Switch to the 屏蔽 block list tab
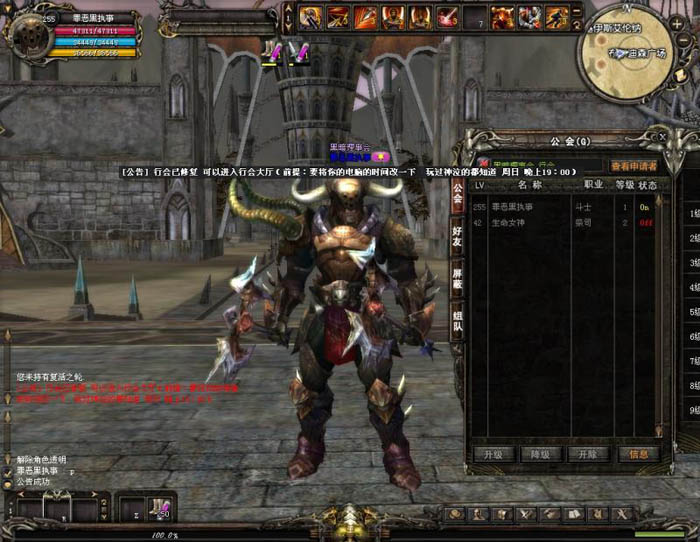Image resolution: width=700 pixels, height=542 pixels. 457,278
